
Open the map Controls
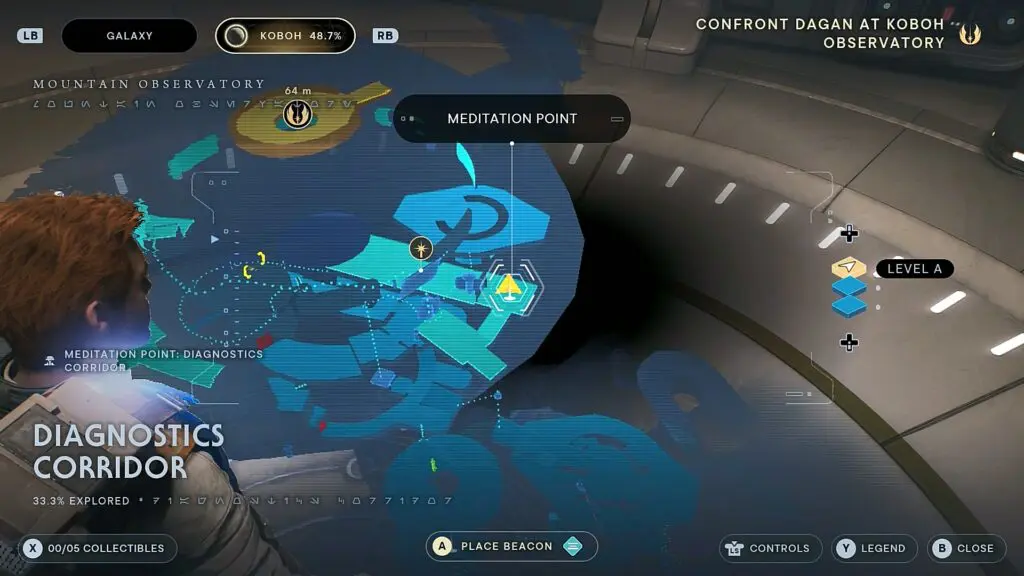point(770,548)
